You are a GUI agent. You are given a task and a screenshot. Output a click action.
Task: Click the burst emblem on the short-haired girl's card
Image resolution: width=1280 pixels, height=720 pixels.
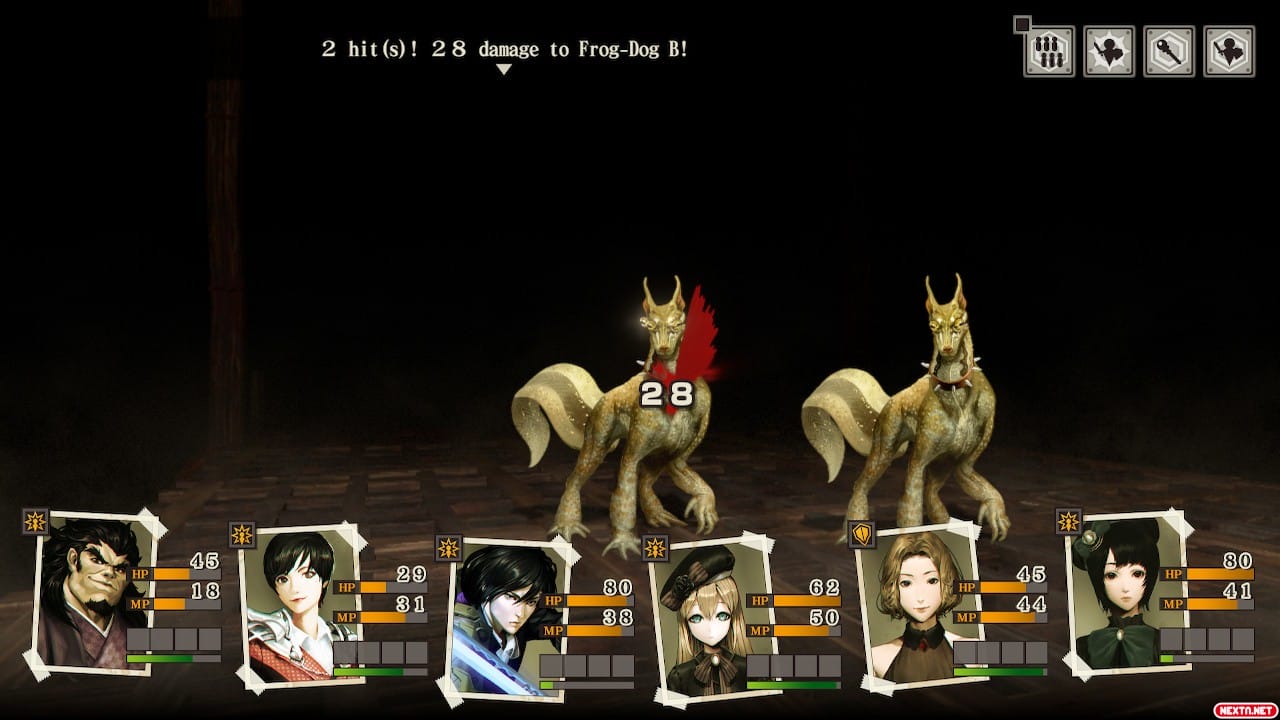coord(240,534)
